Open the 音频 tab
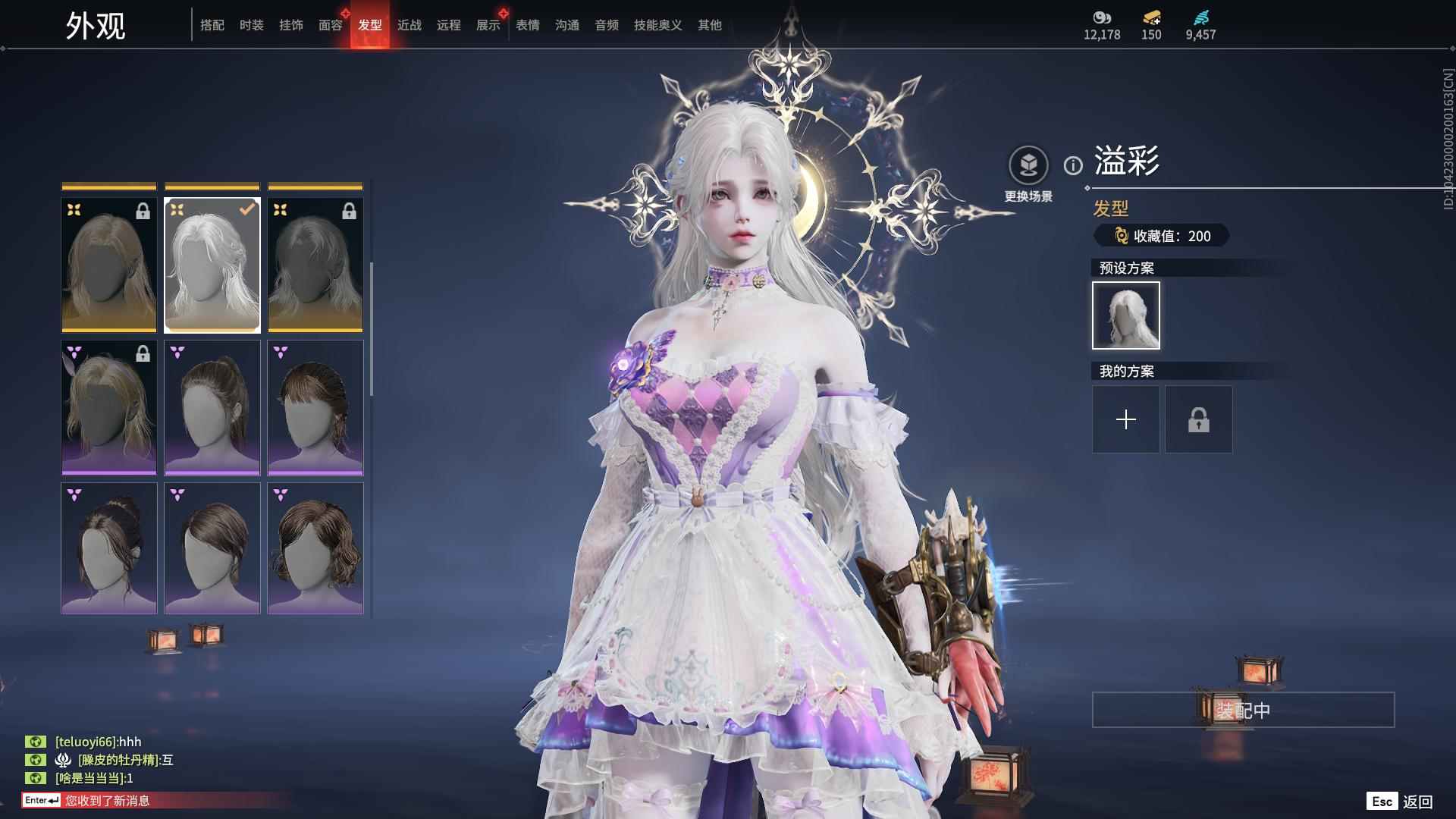Viewport: 1456px width, 819px height. [607, 25]
